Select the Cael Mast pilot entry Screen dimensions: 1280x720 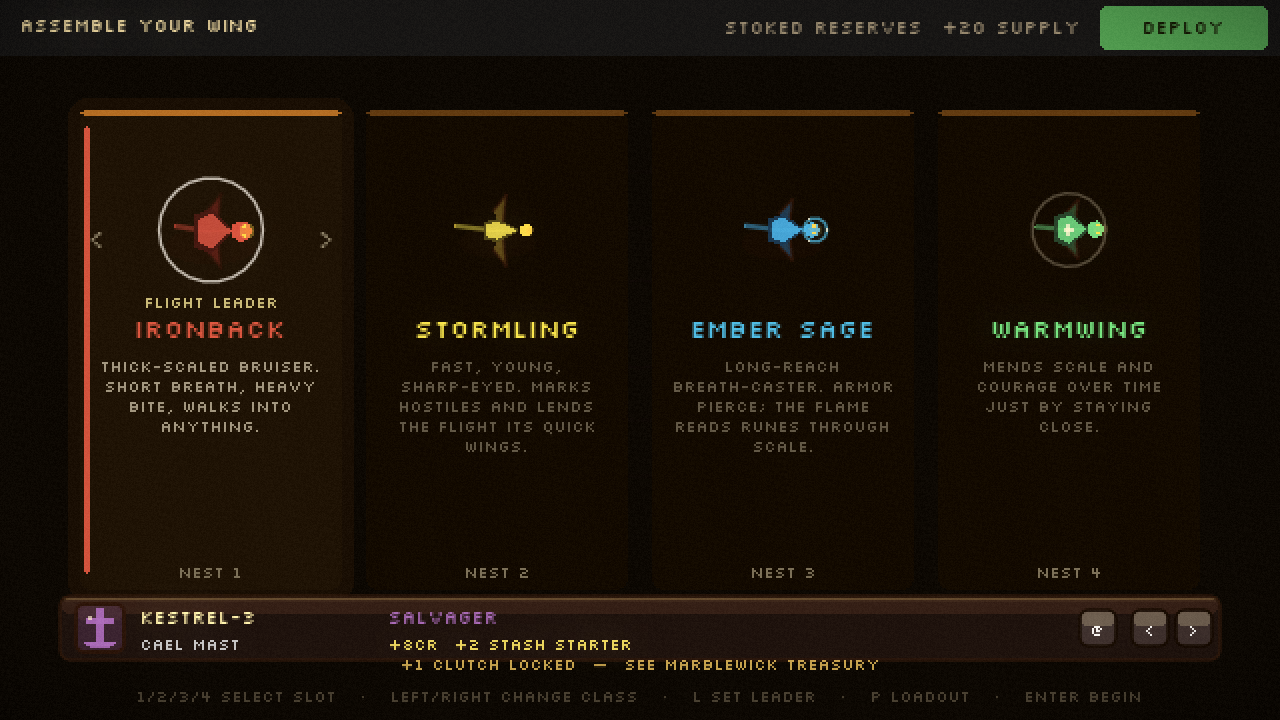point(190,645)
